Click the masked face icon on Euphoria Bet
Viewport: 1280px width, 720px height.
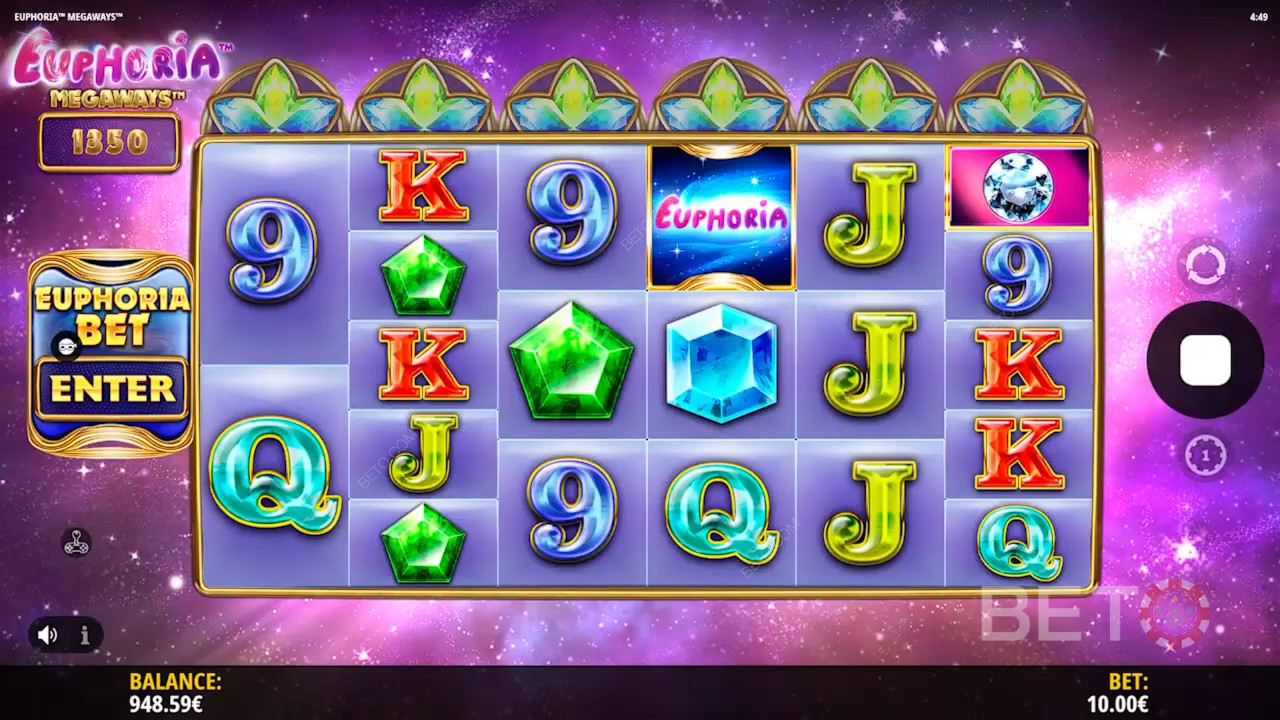(x=66, y=346)
